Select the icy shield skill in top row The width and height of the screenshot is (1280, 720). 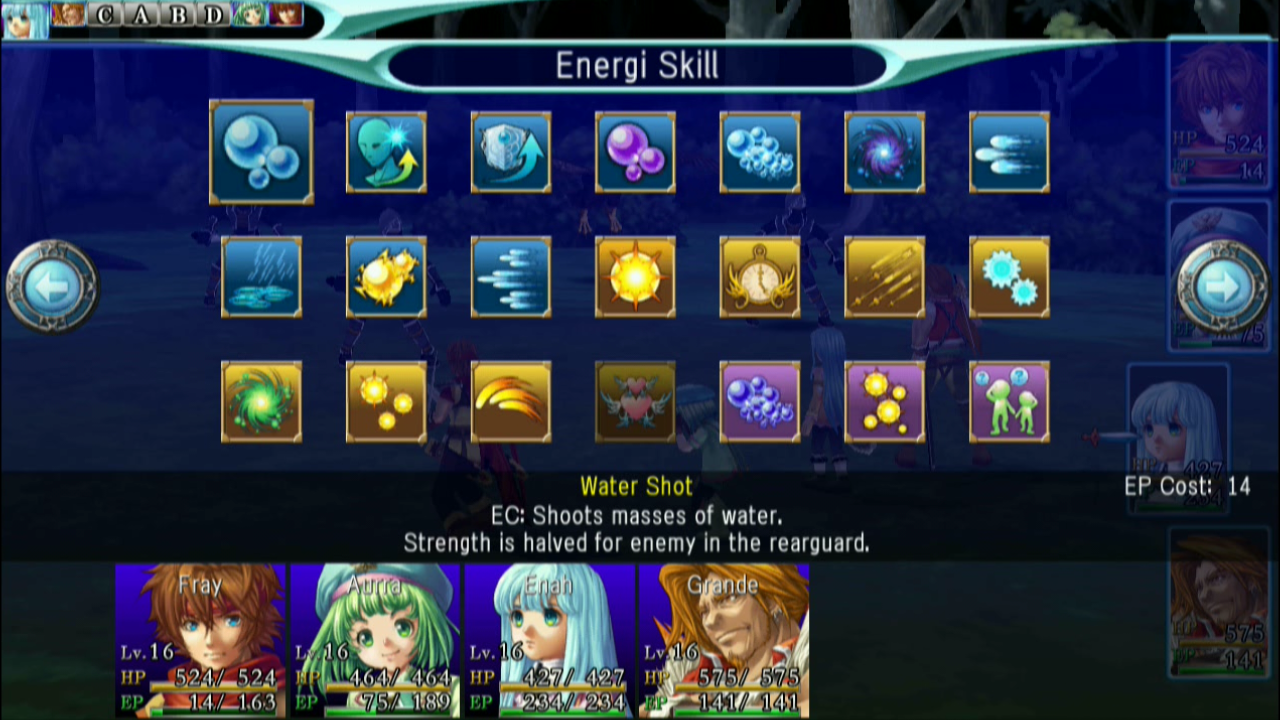tap(511, 152)
